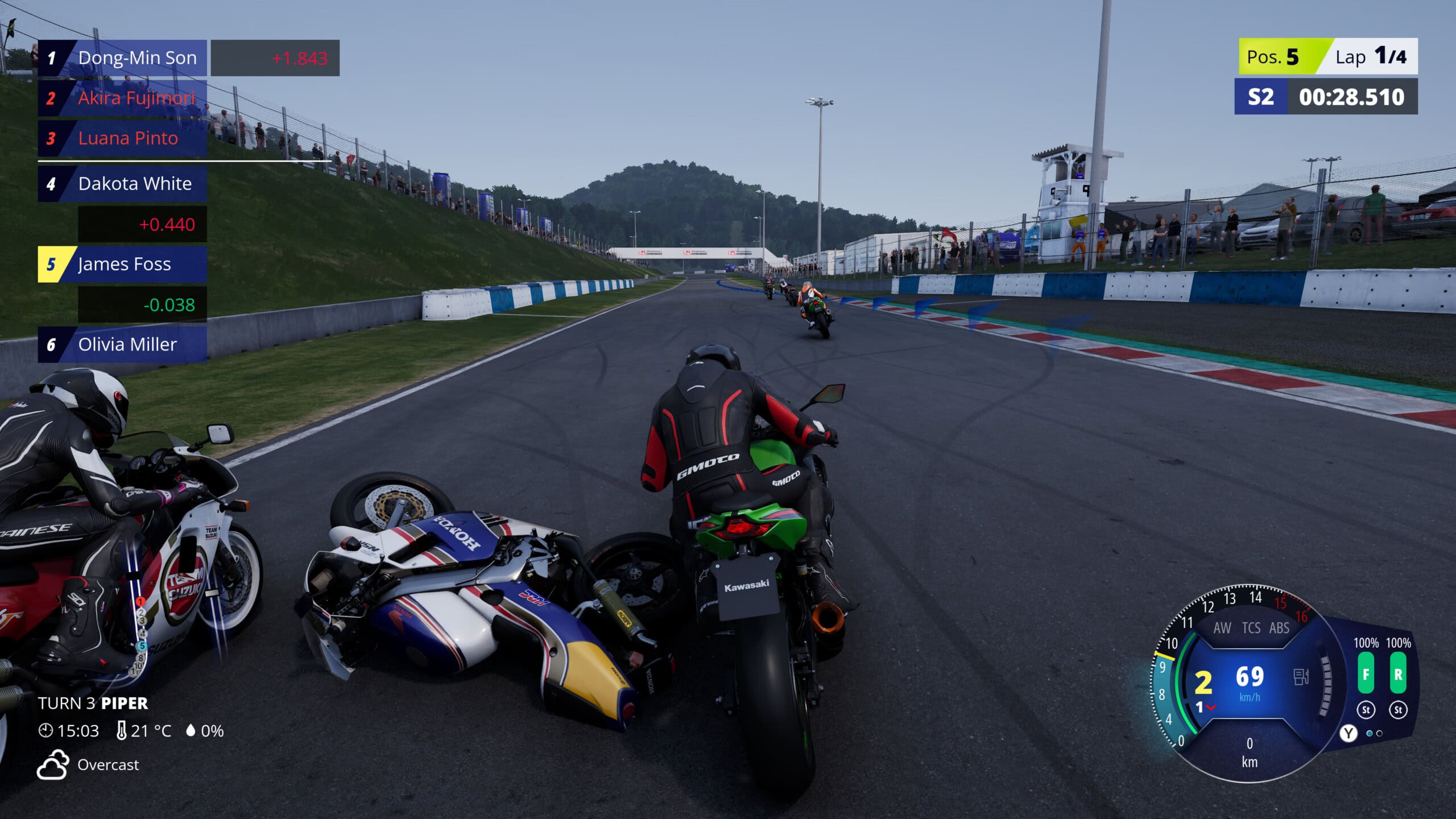Click the overcast weather cloud icon

point(52,764)
